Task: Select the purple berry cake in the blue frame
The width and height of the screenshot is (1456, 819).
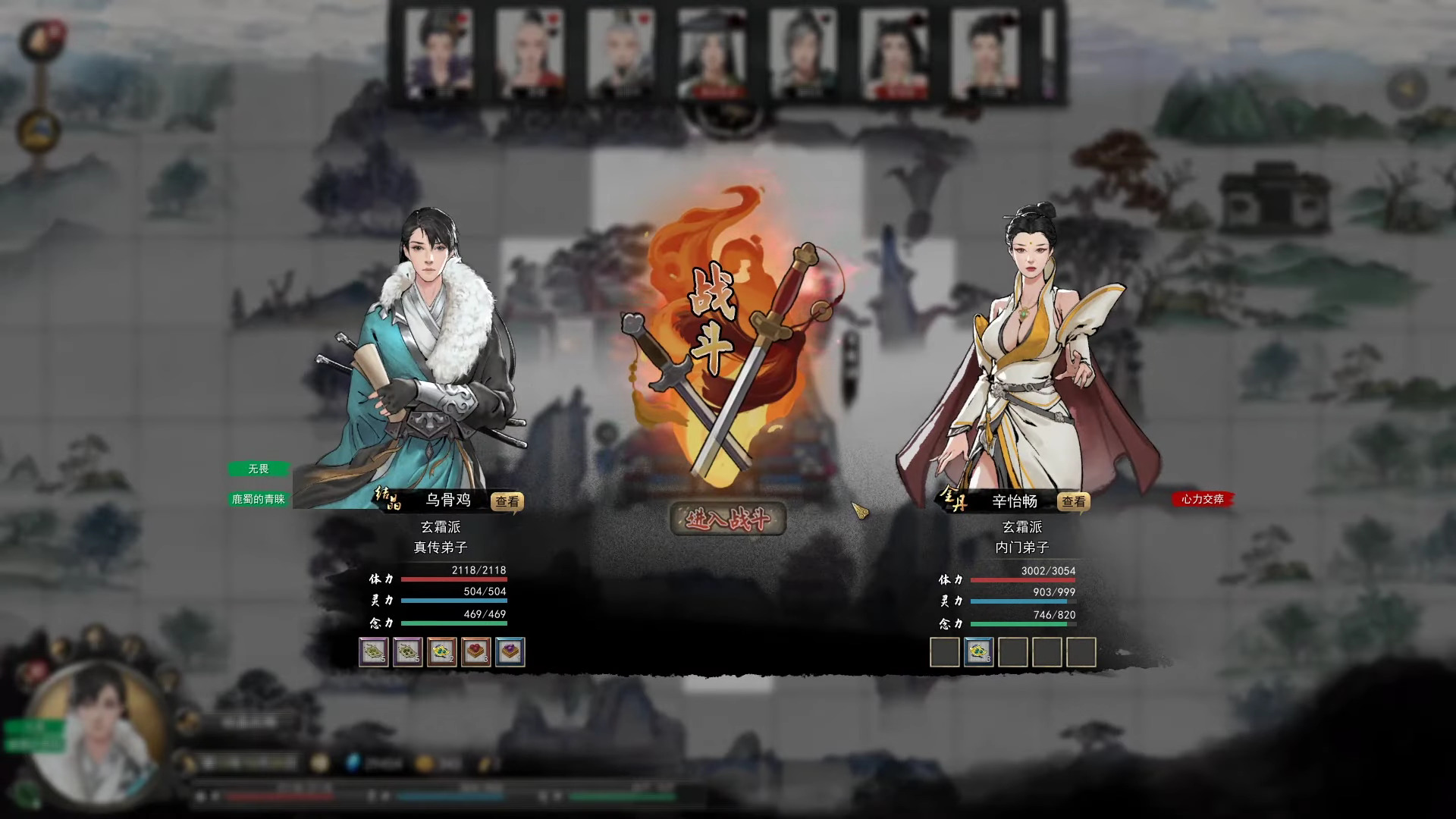Action: pyautogui.click(x=510, y=651)
